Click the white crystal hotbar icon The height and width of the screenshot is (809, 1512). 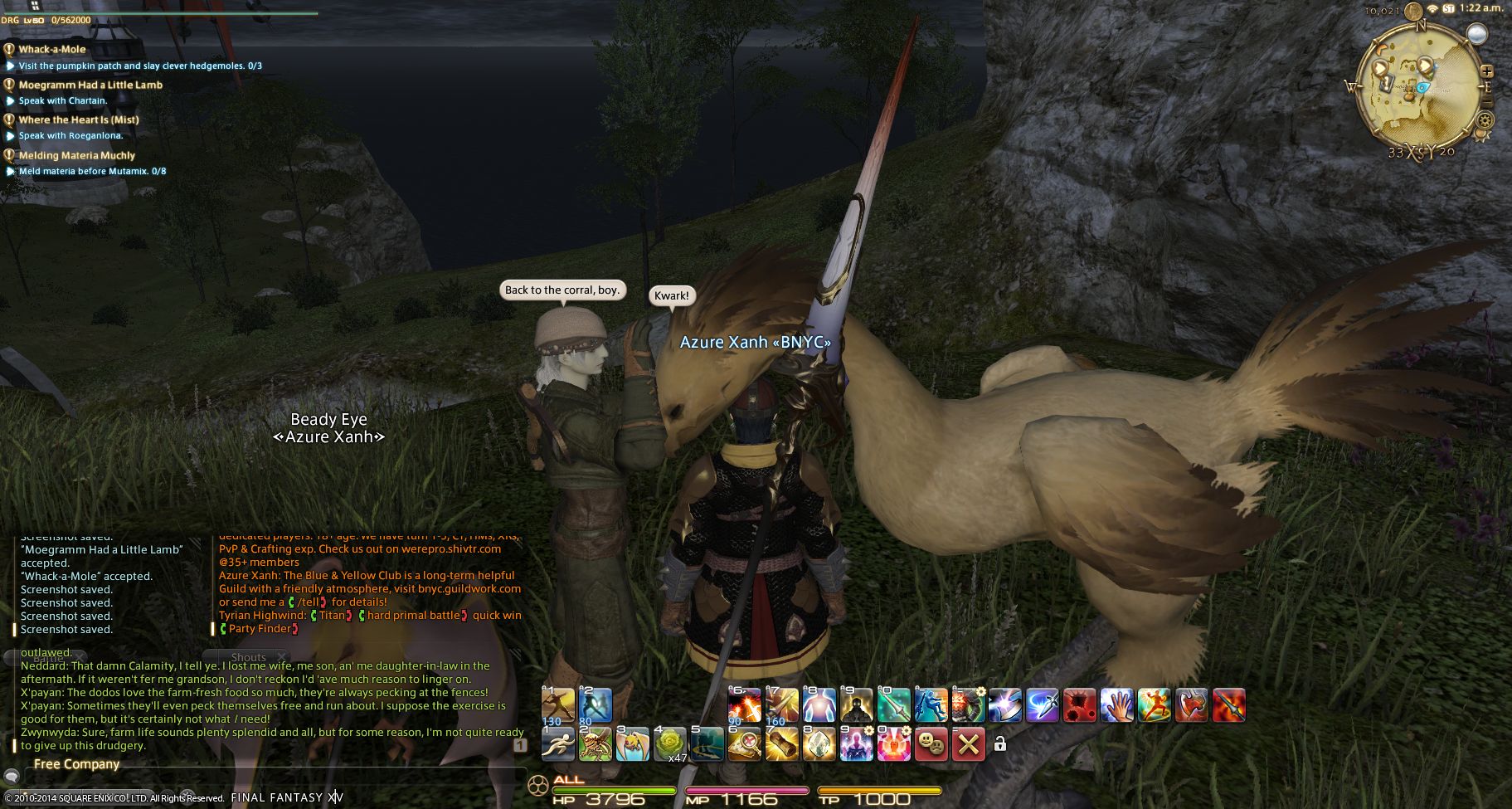[819, 743]
